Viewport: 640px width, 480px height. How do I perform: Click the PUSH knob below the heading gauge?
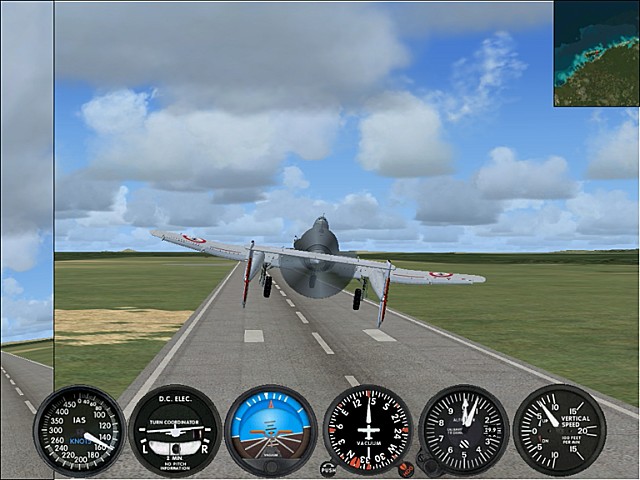click(x=328, y=467)
